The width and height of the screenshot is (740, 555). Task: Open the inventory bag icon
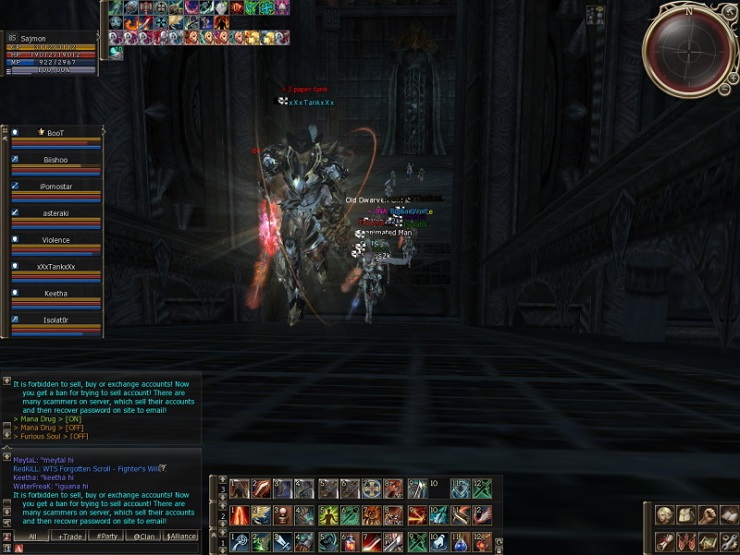click(x=687, y=516)
